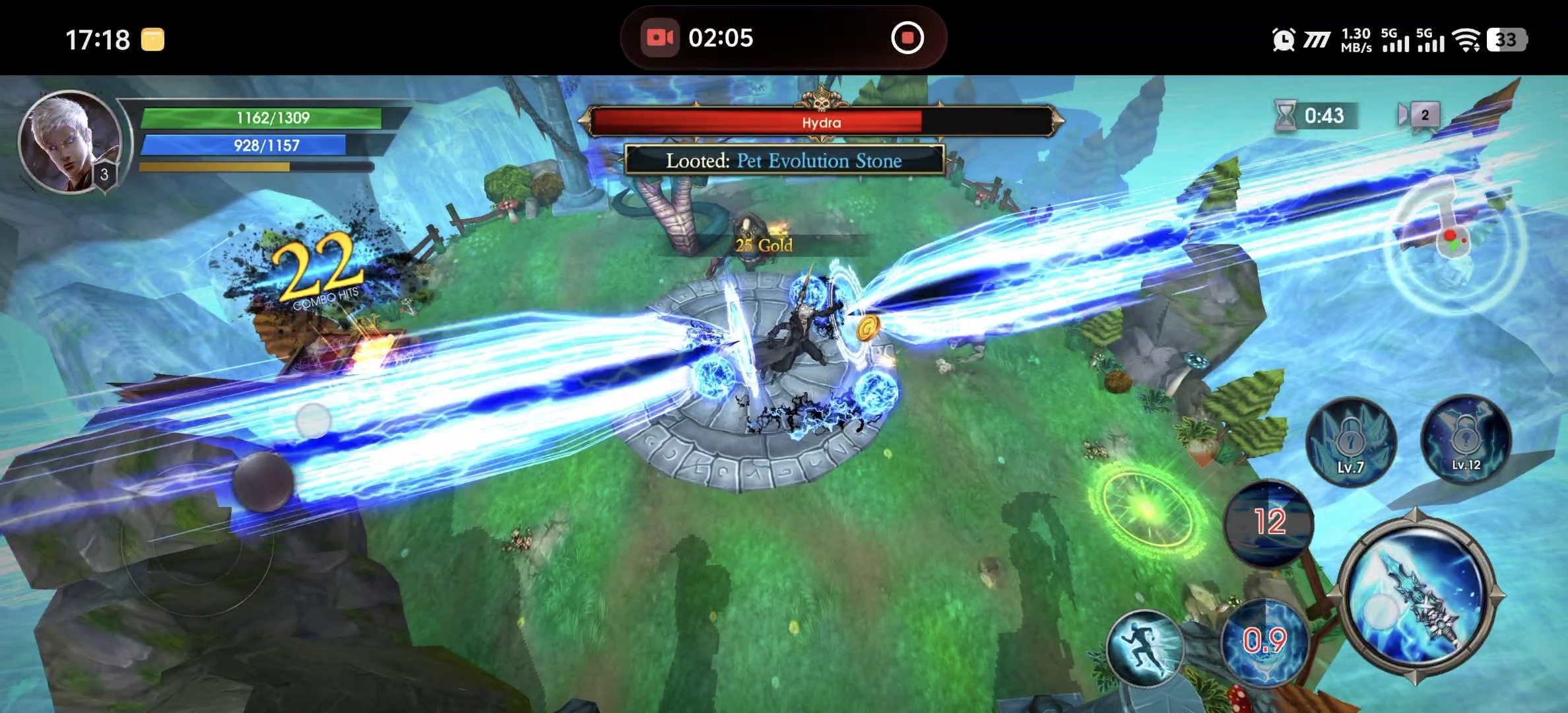Tap the skill showing 0.9 cooldown

click(1264, 640)
